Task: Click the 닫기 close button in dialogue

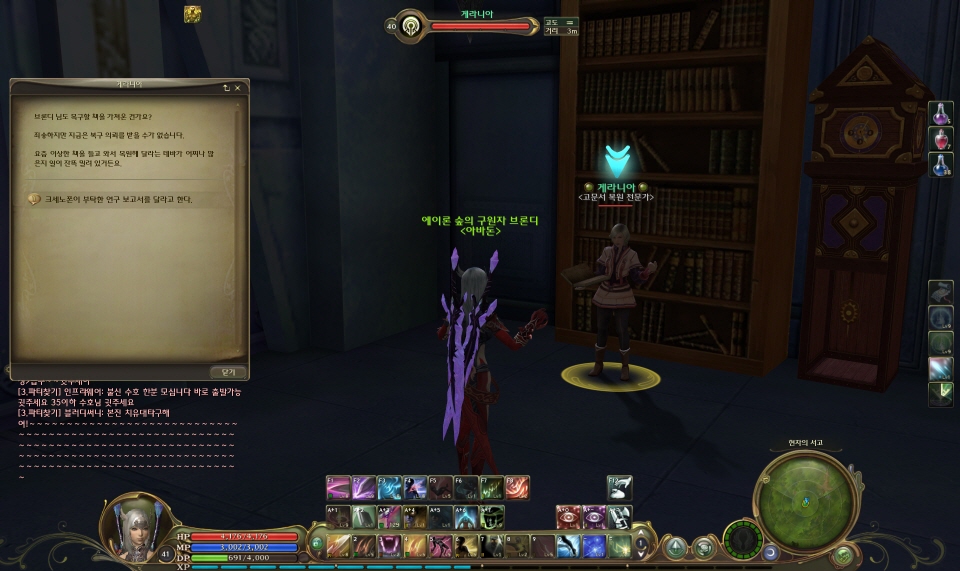Action: 229,370
